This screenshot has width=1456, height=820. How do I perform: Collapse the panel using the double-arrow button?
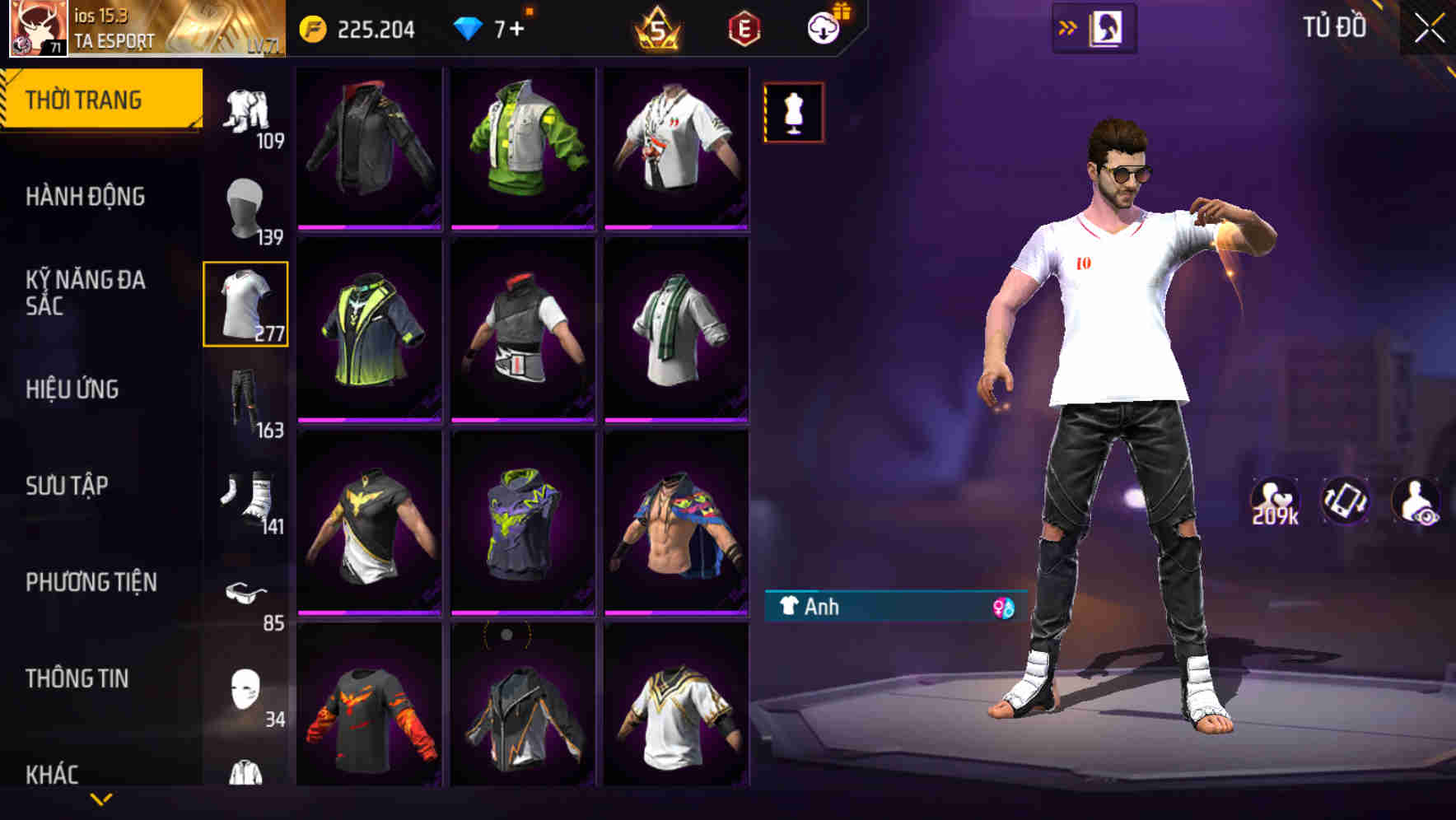1069,26
